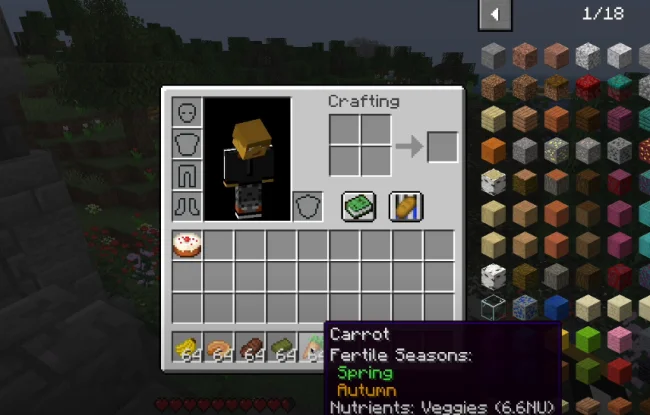Click the empty leggings armor slot
This screenshot has height=415, width=650.
click(187, 175)
